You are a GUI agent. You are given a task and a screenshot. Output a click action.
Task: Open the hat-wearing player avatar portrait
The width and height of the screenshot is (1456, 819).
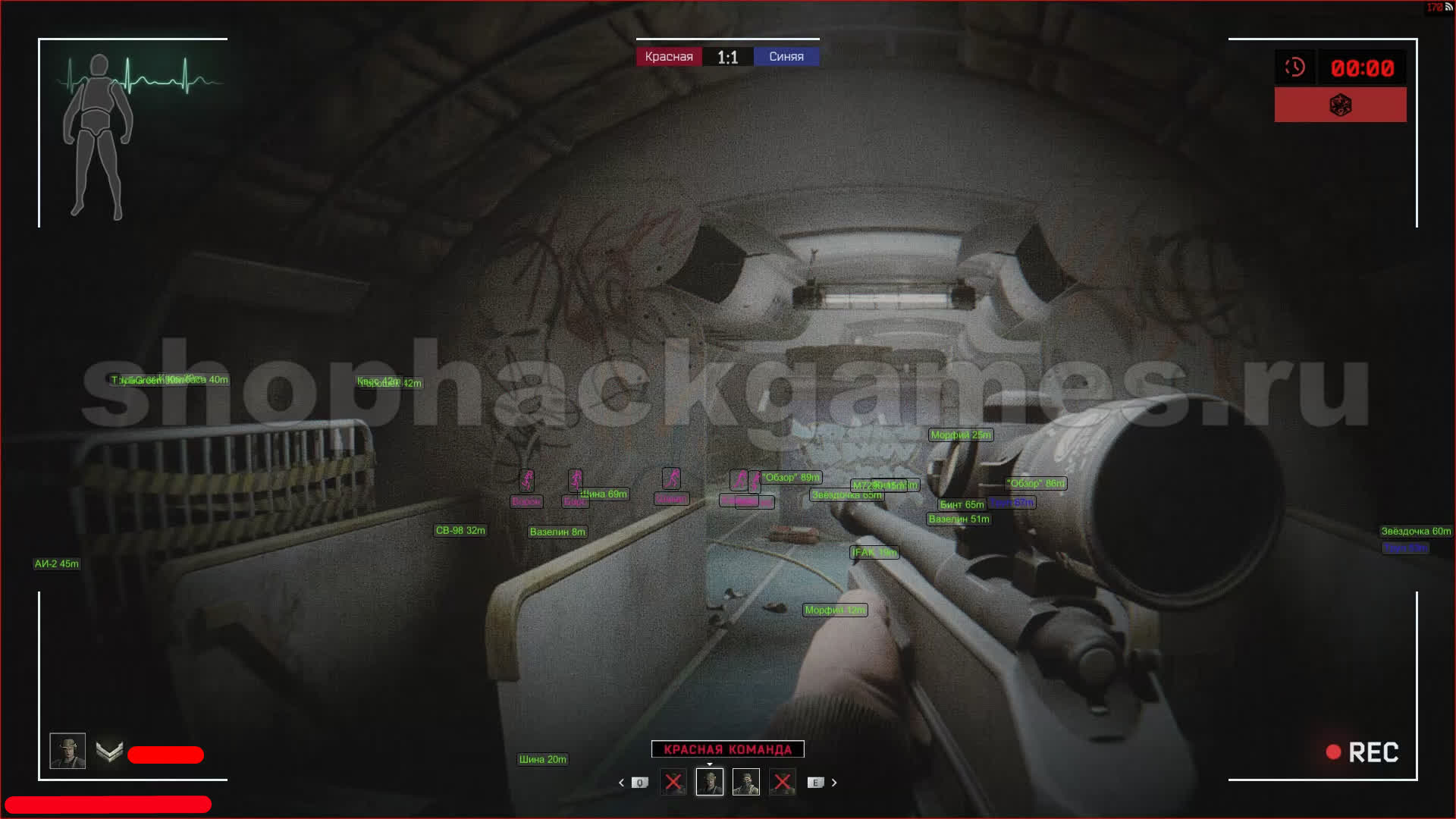coord(67,751)
